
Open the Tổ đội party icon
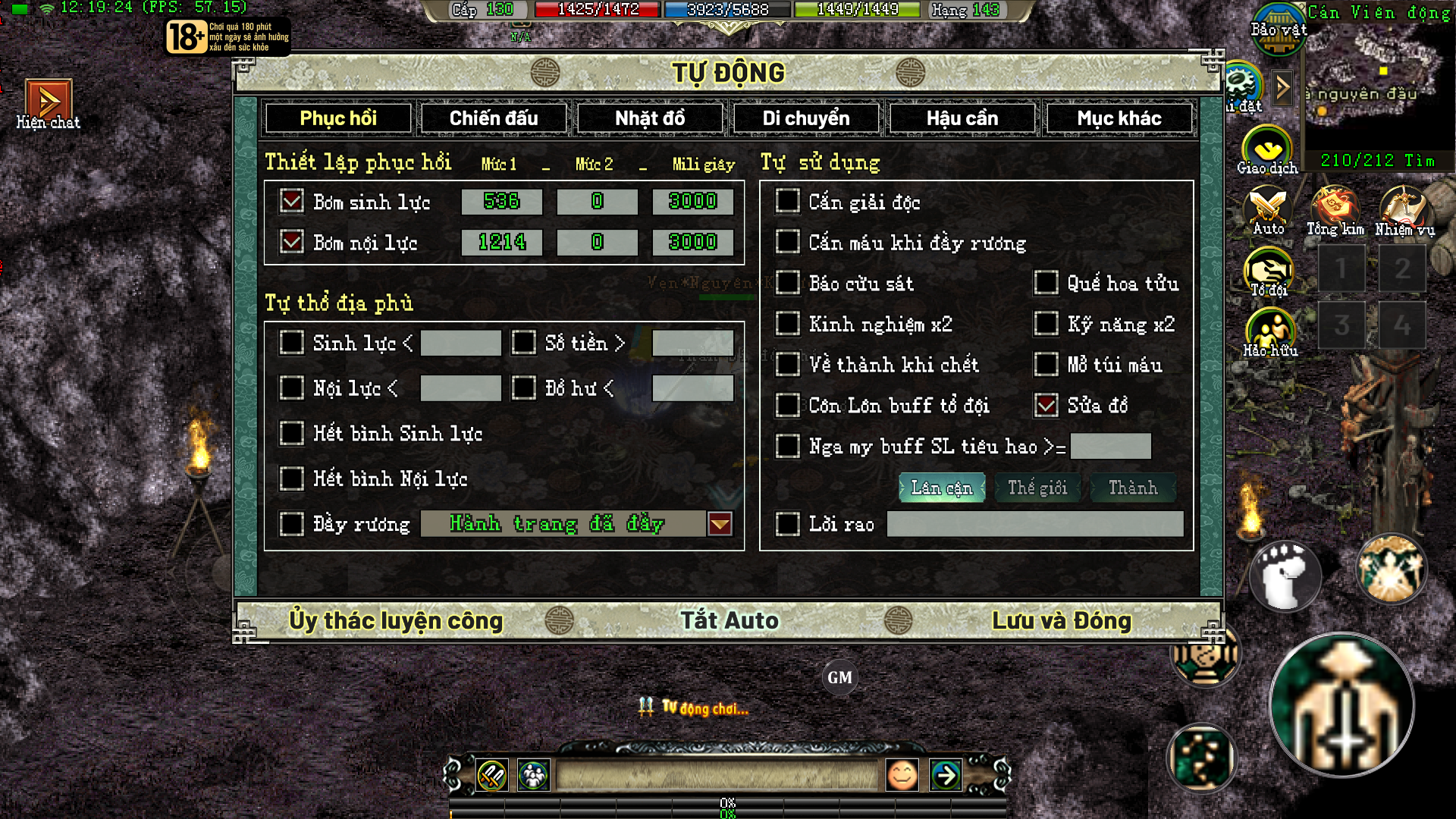(x=1269, y=271)
